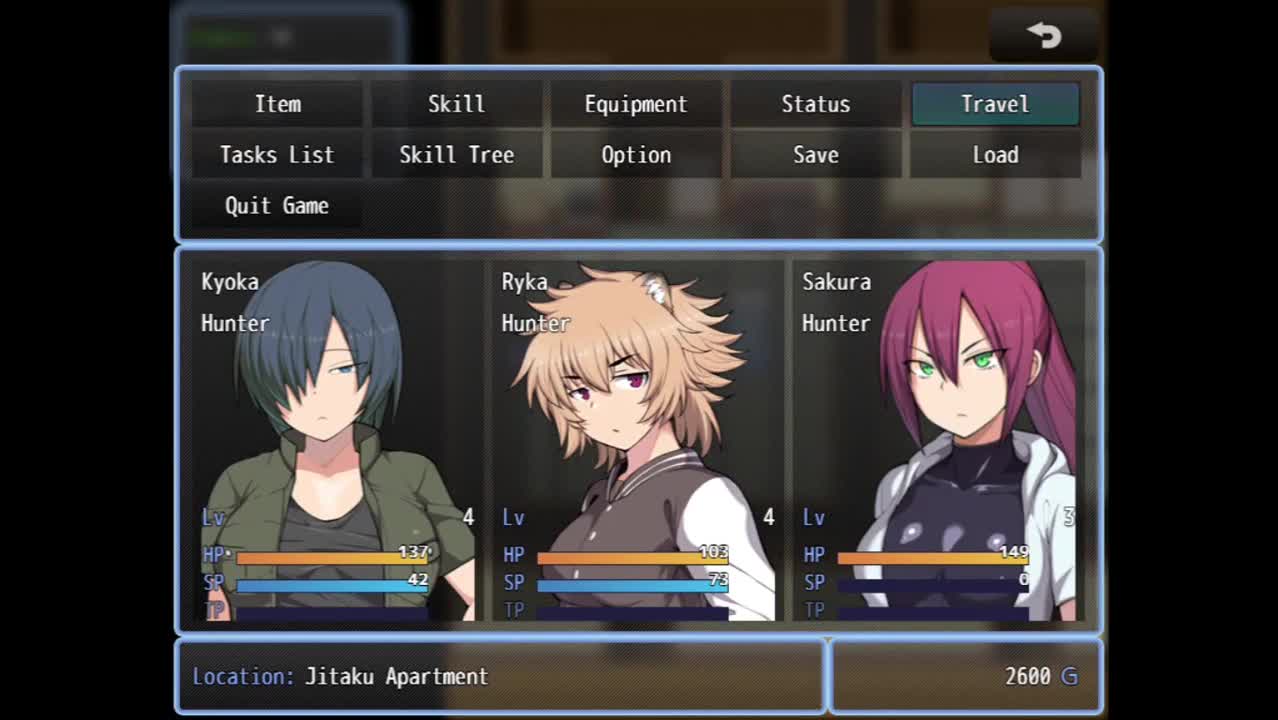Save the game
1278x720 pixels.
pos(815,155)
